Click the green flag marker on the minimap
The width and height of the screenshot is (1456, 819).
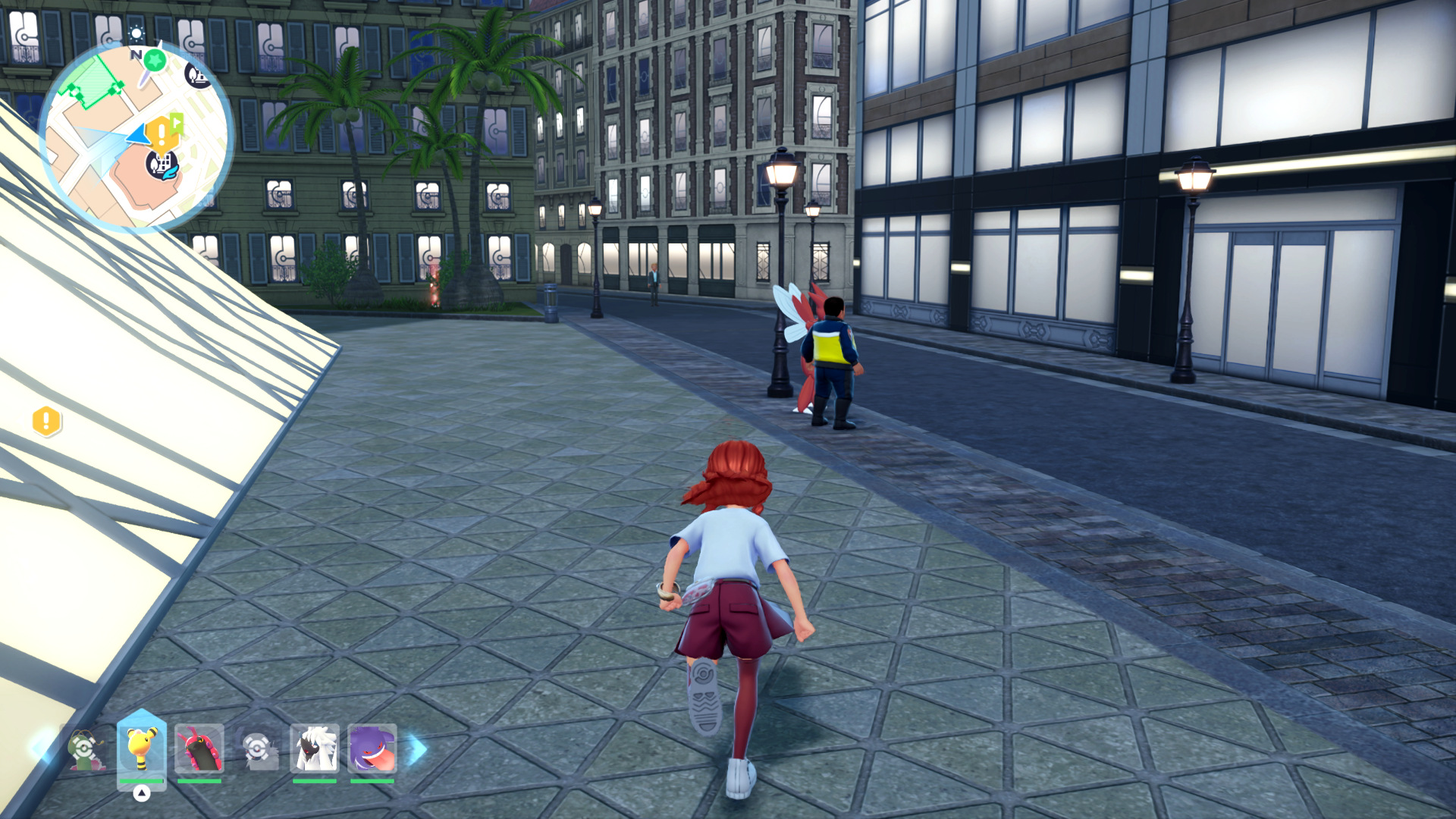177,121
